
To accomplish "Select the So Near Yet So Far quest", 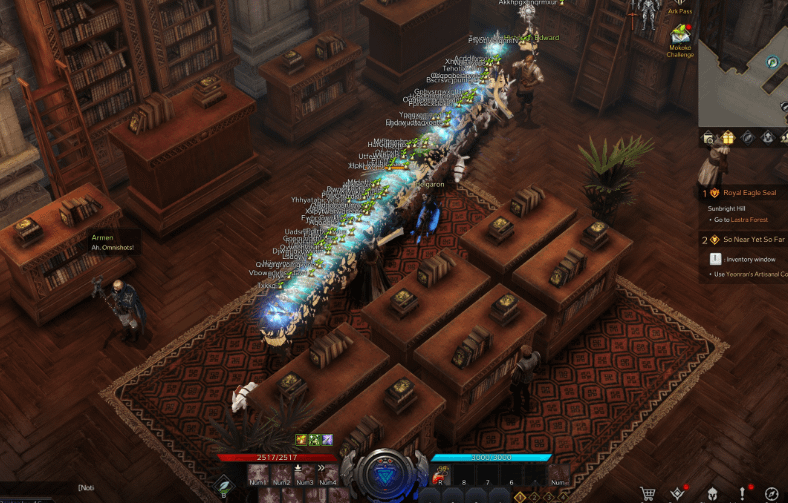I will point(750,240).
